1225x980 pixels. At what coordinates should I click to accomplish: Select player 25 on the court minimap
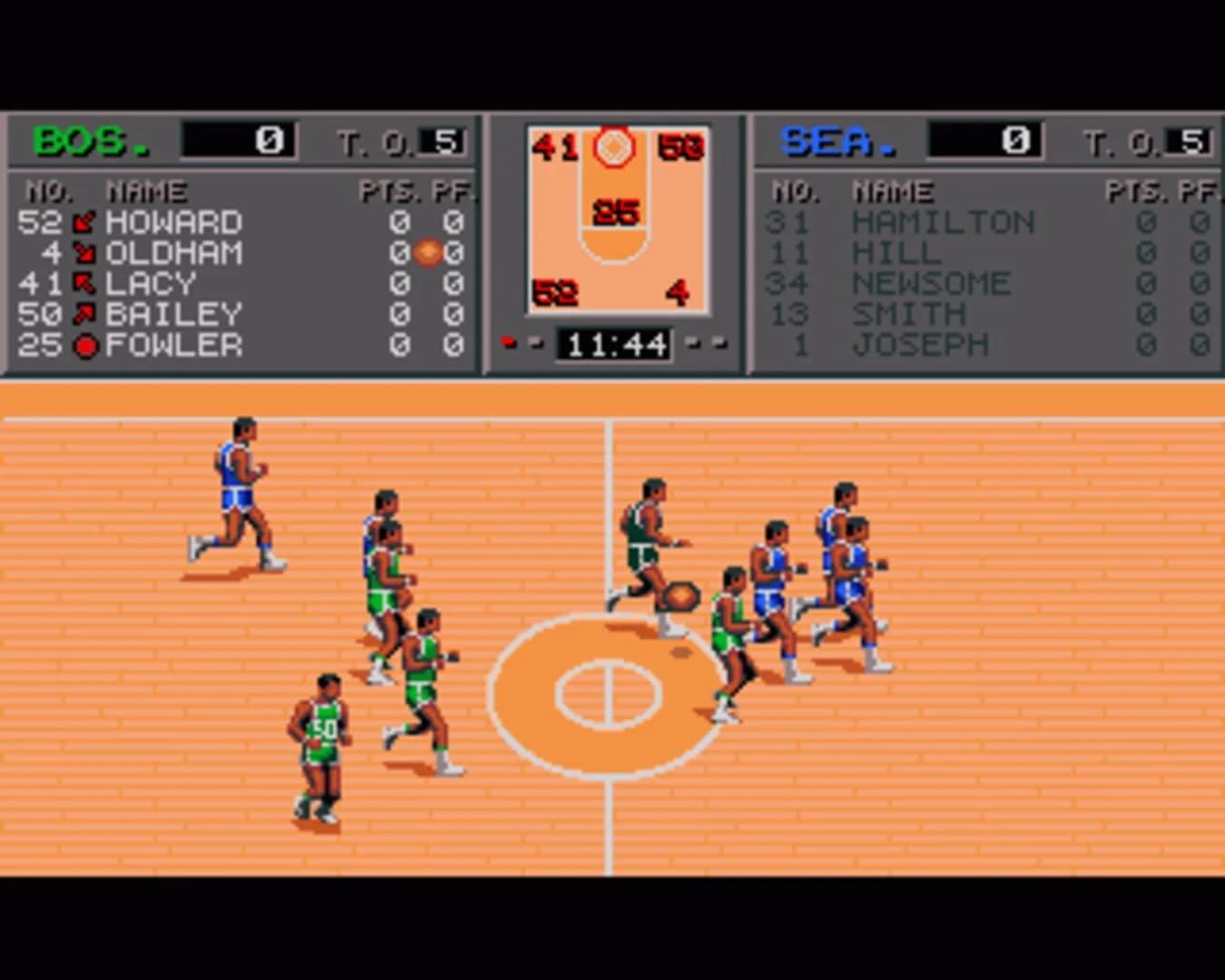[x=615, y=211]
